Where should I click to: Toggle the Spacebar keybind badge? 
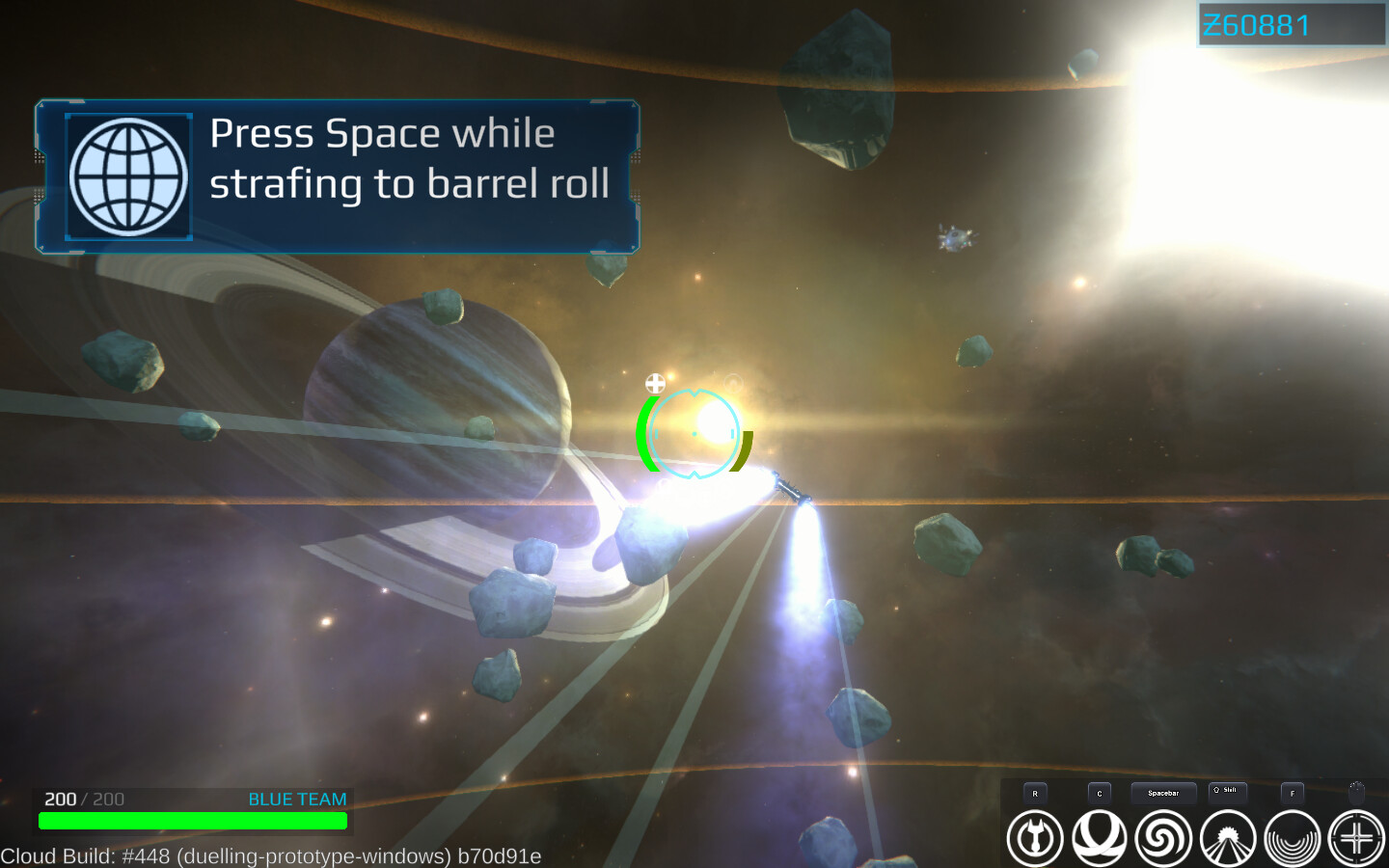point(1162,792)
